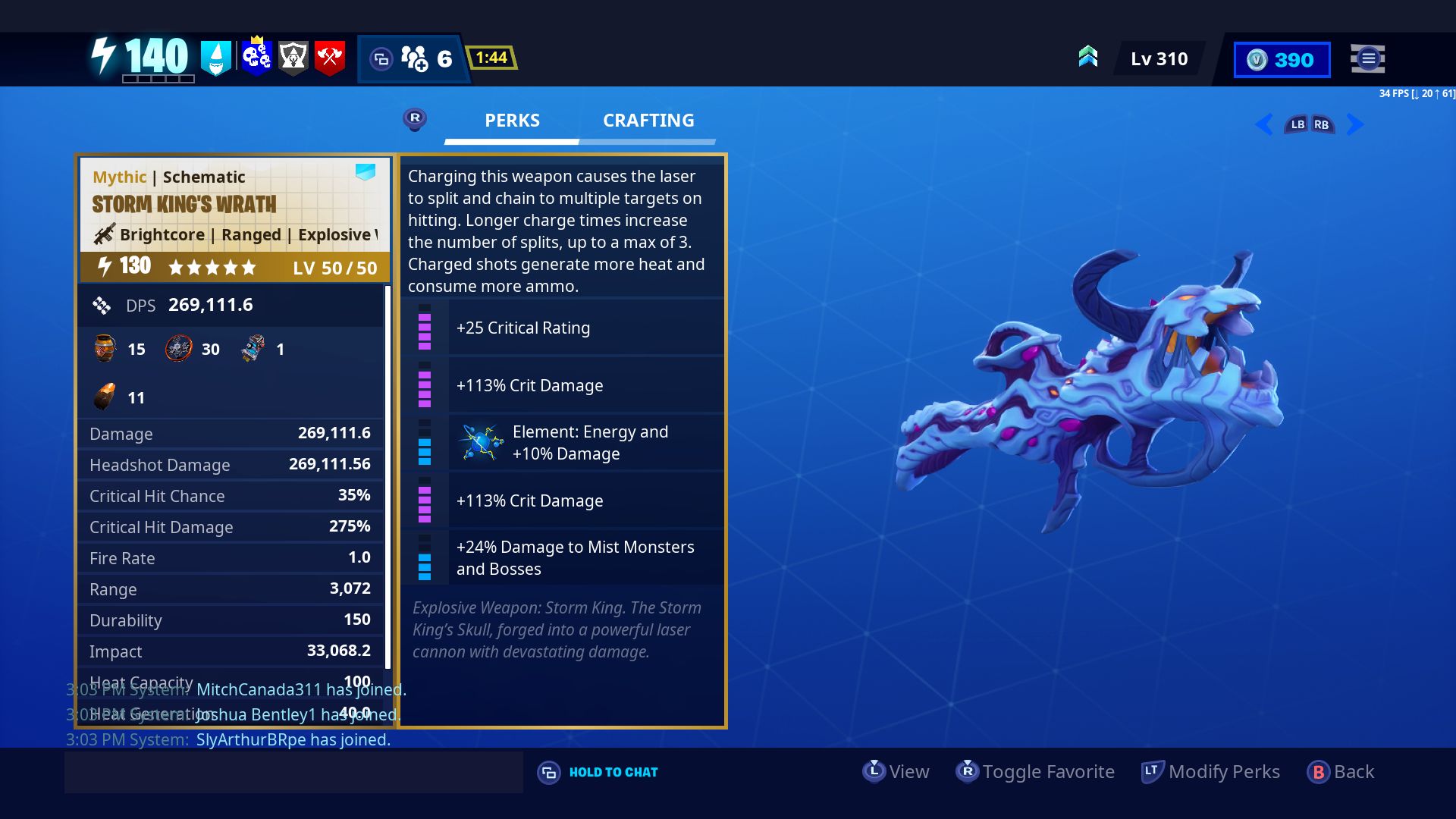Click the Energy element perk icon
Screen dimensions: 1456x819
(x=482, y=442)
